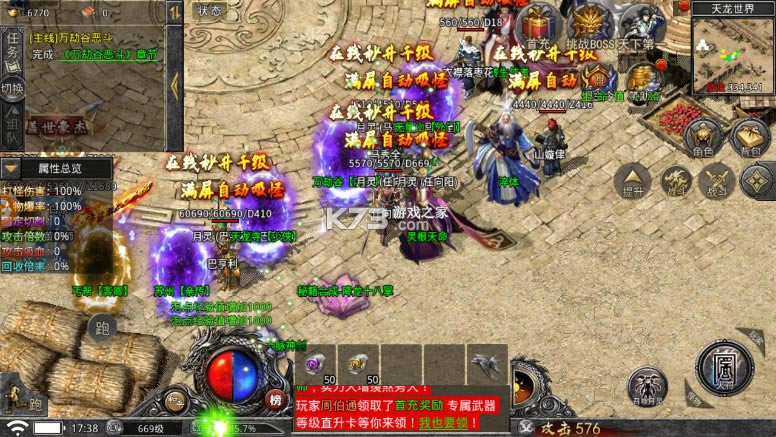The height and width of the screenshot is (437, 776).
Task: Tap the 提升 upgrade arrow button
Action: [x=634, y=176]
